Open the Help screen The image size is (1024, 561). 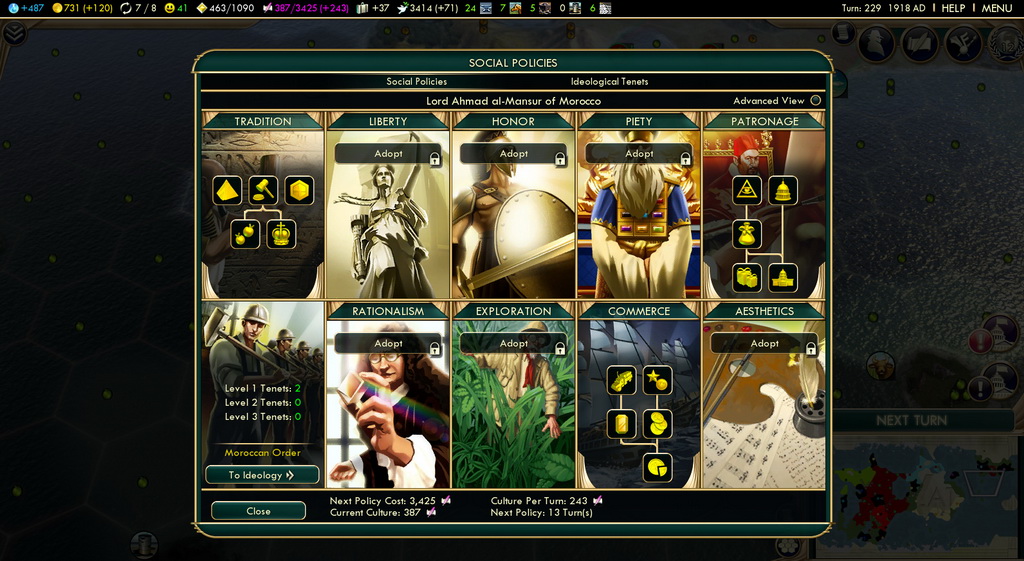click(x=953, y=8)
